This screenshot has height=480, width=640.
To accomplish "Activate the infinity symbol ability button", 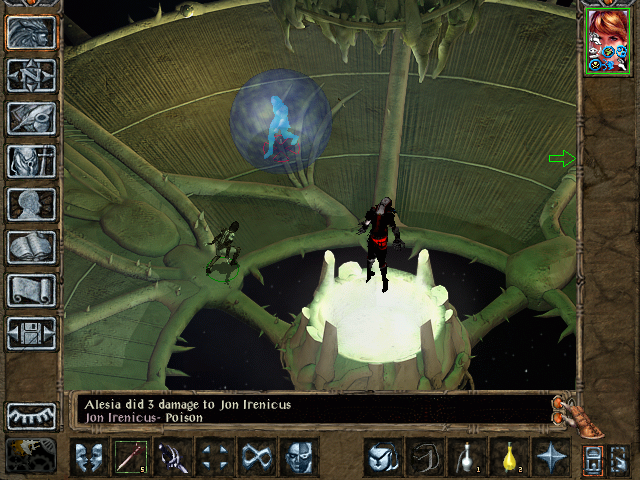I will coord(257,458).
